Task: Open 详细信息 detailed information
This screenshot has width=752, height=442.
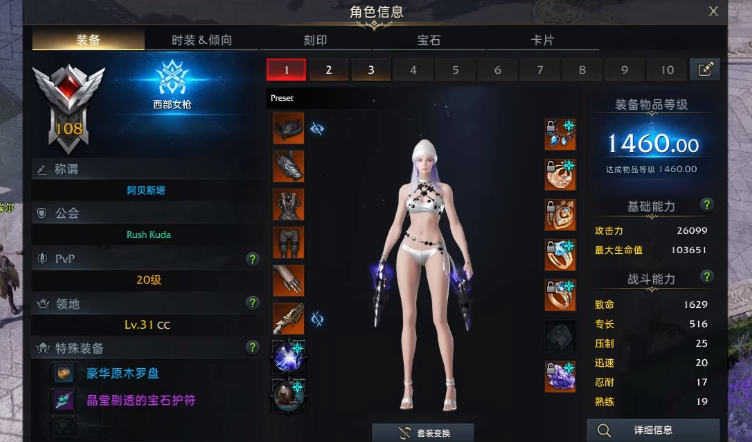Action: pos(652,431)
